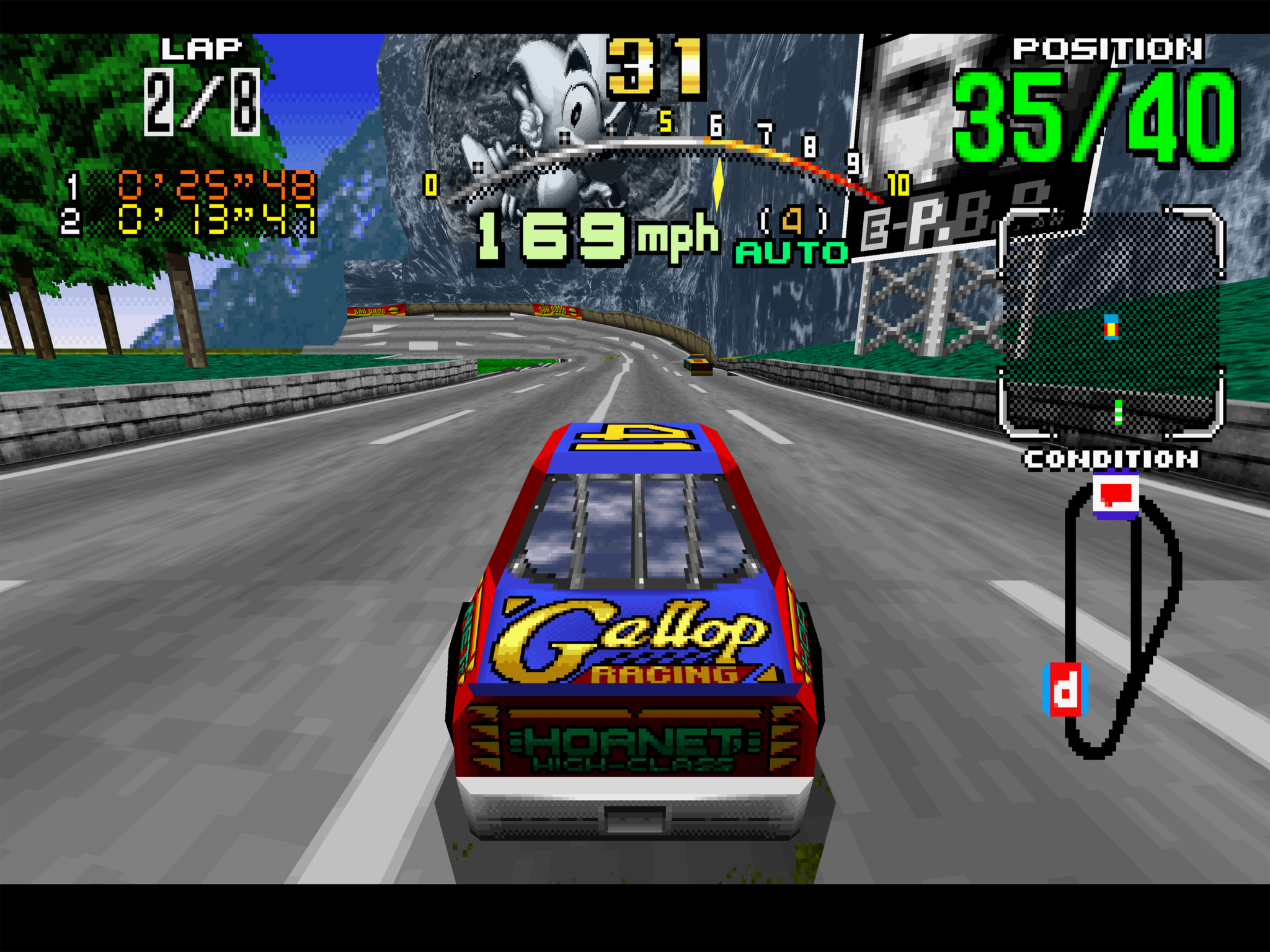1270x952 pixels.
Task: Toggle the AUTO transmission indicator
Action: [791, 252]
